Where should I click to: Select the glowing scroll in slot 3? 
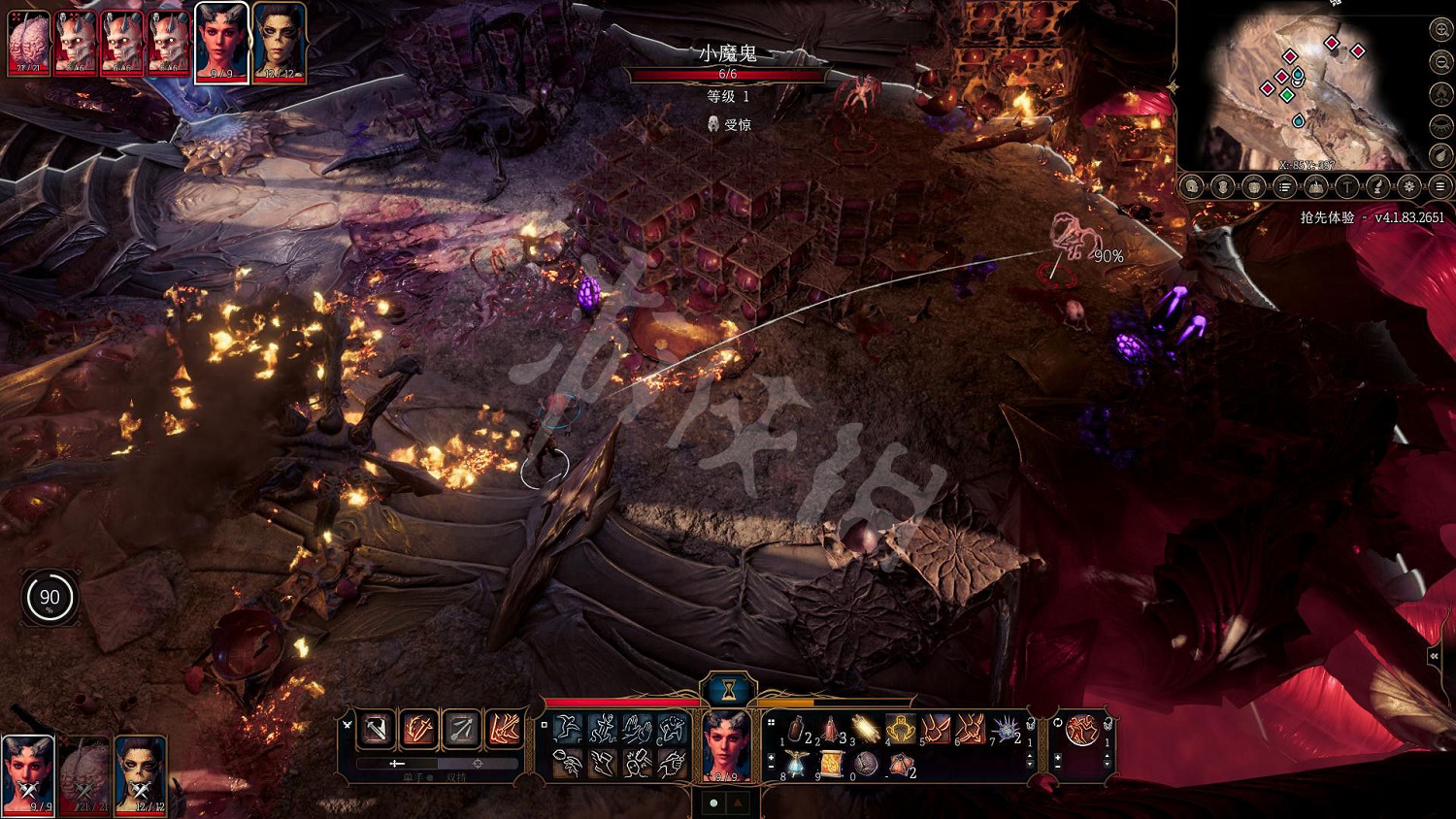click(865, 729)
